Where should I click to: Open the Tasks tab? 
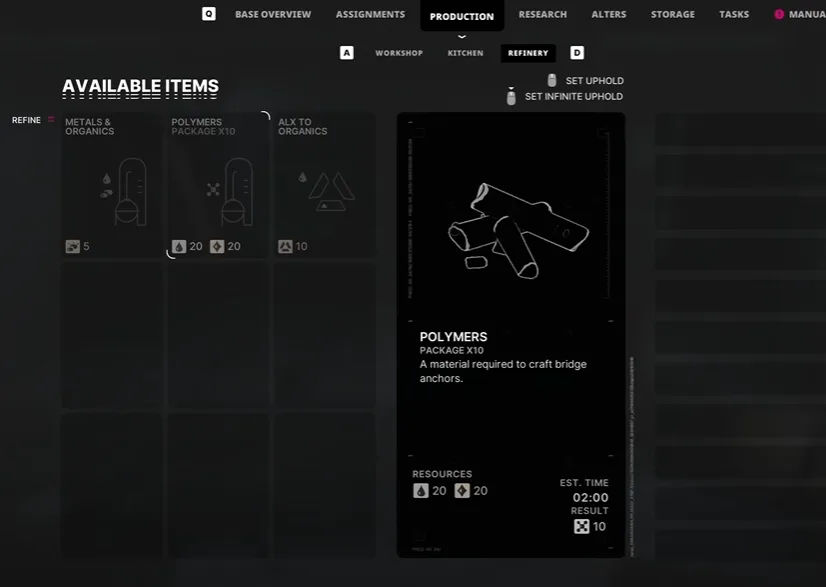pyautogui.click(x=734, y=15)
